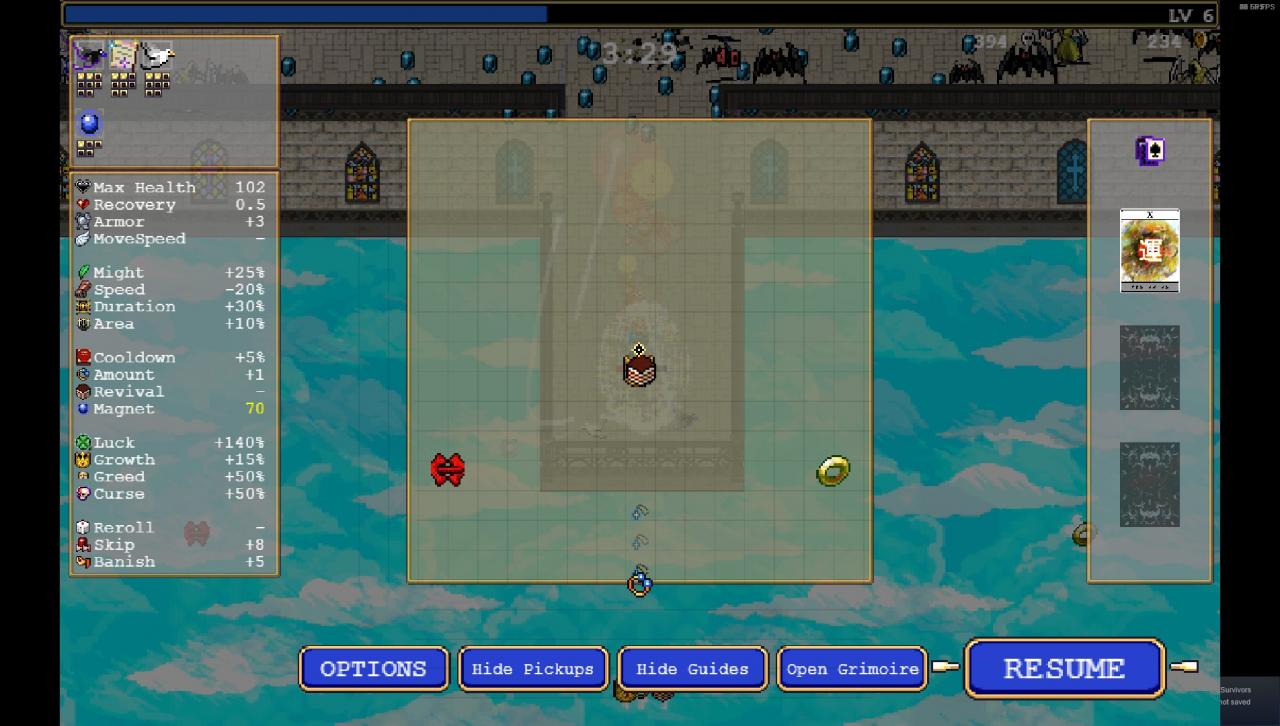Select the blue Attractorb passive item icon
1280x726 pixels.
tap(90, 123)
